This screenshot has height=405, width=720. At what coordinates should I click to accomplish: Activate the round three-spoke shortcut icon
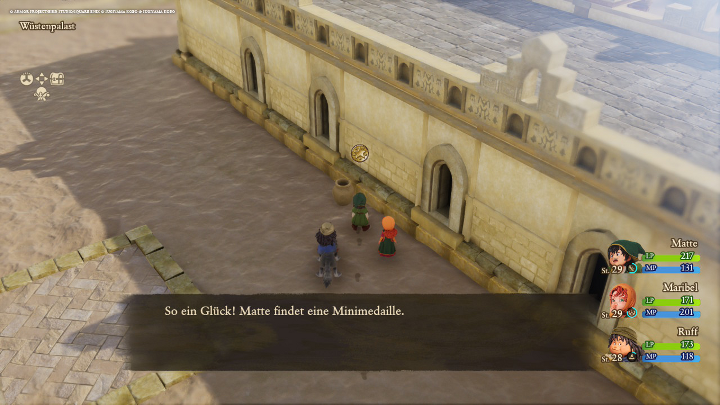27,79
